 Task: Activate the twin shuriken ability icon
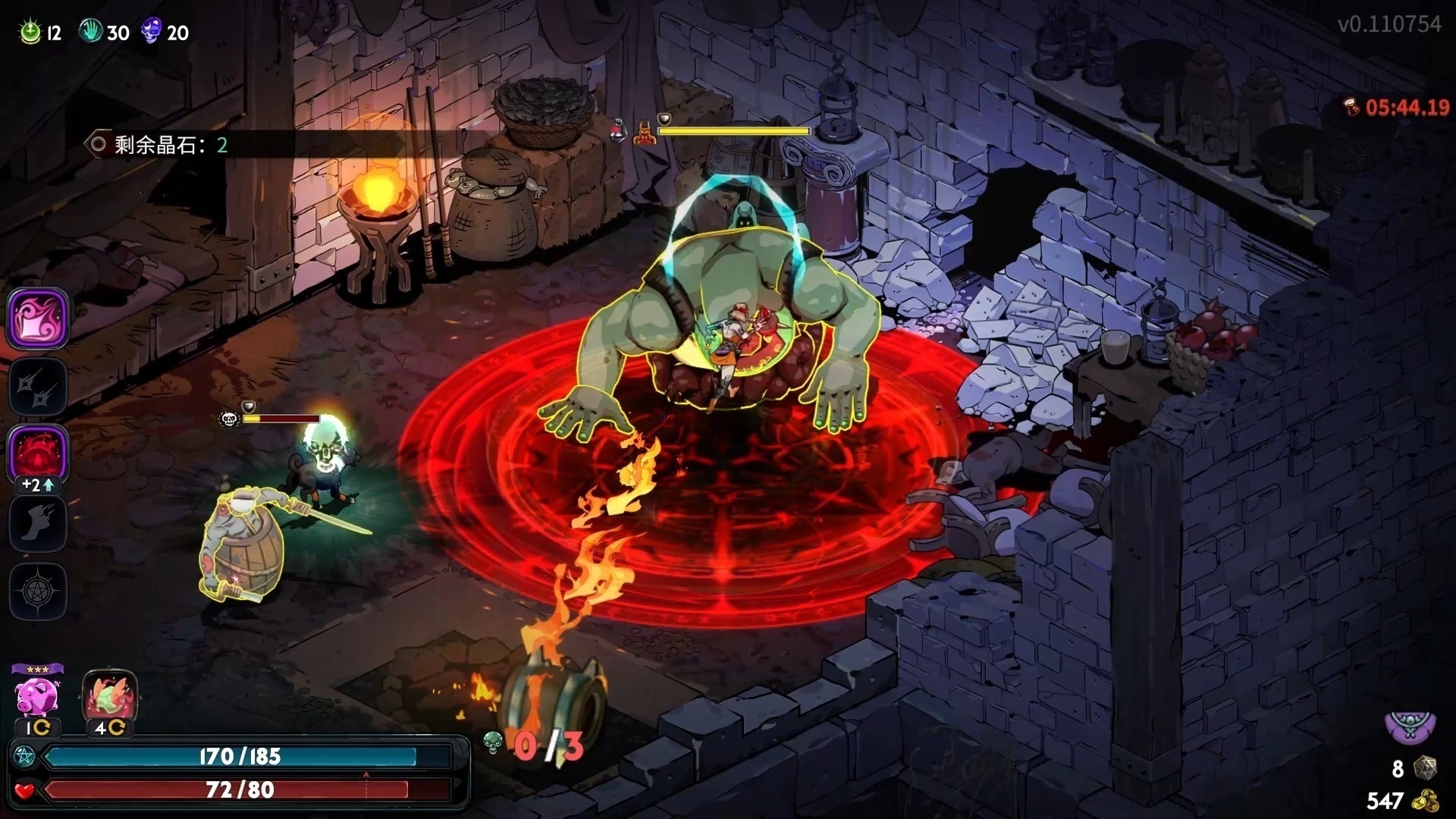[38, 388]
